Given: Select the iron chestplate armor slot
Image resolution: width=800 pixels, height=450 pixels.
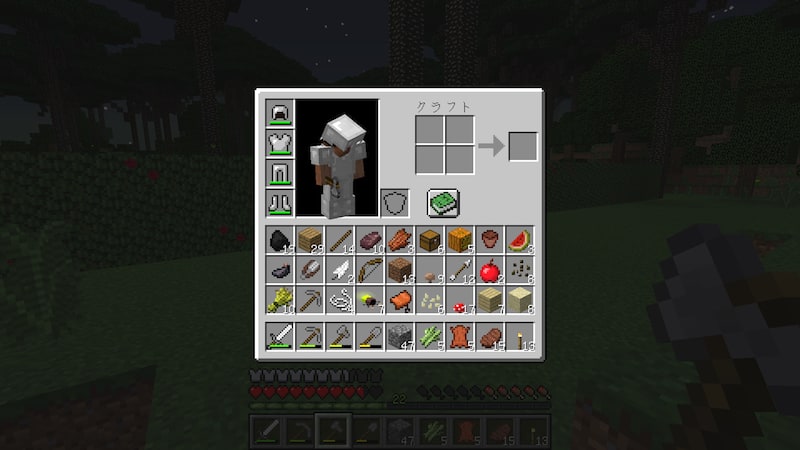Looking at the screenshot, I should click(278, 144).
